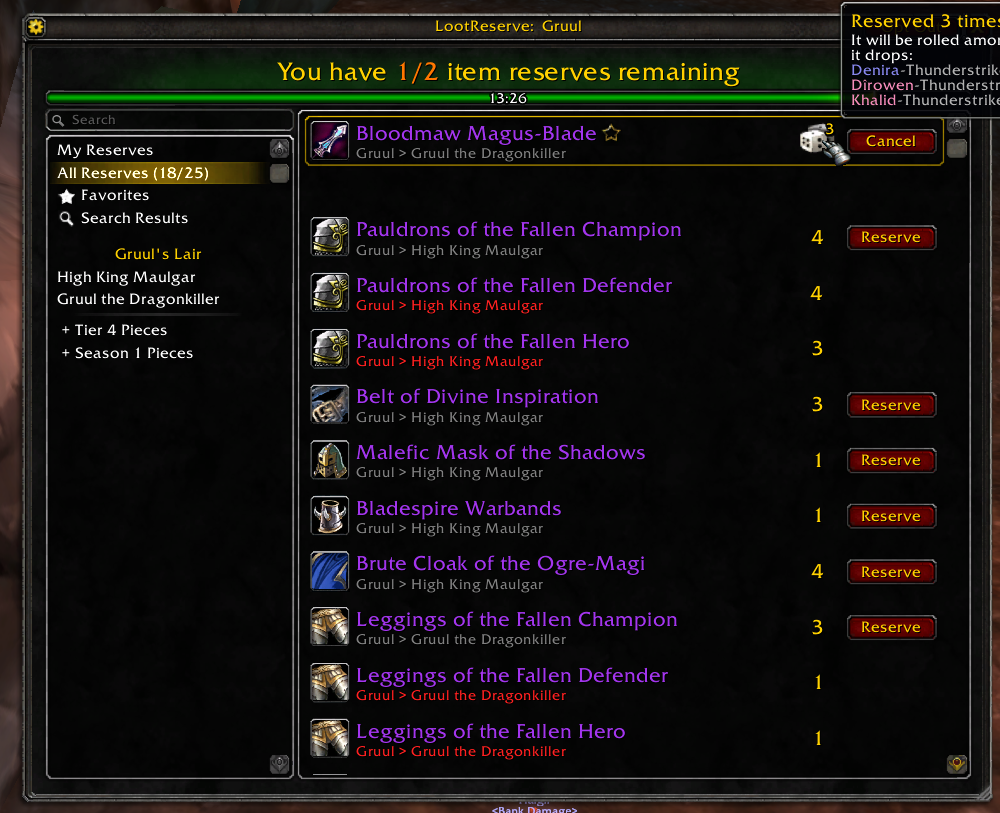The height and width of the screenshot is (813, 1000).
Task: Reserve Leggings of the Fallen Champion
Action: coord(890,627)
